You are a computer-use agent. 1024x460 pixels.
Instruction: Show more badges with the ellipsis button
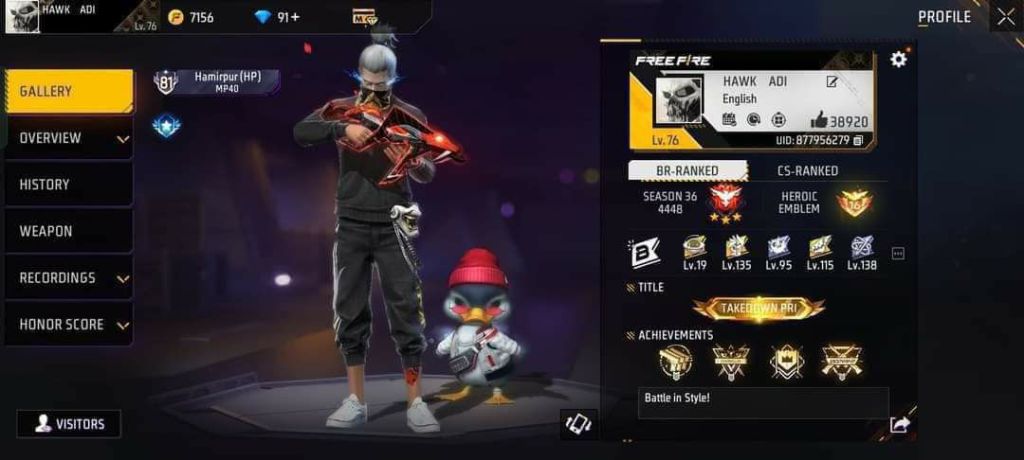pos(898,254)
